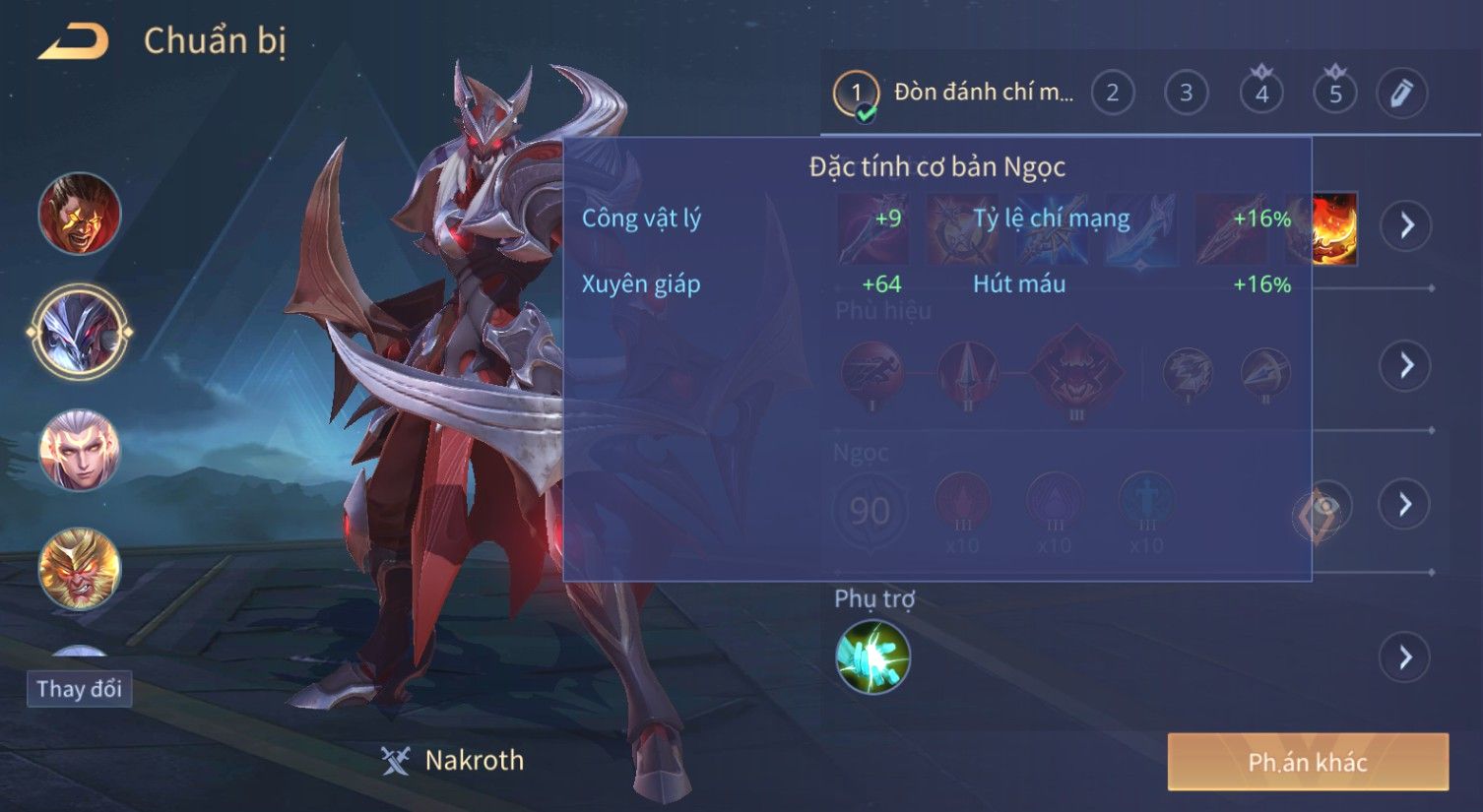Click the Thay đổi button

79,689
